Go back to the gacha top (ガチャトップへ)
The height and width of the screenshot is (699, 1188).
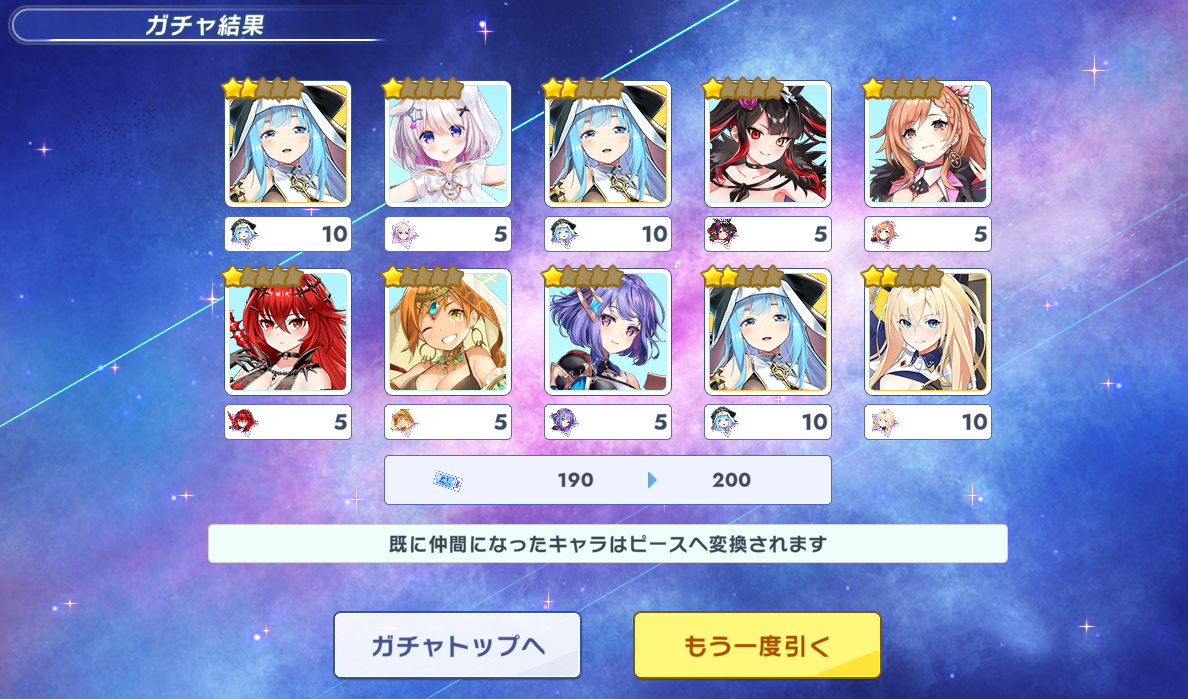tap(457, 646)
